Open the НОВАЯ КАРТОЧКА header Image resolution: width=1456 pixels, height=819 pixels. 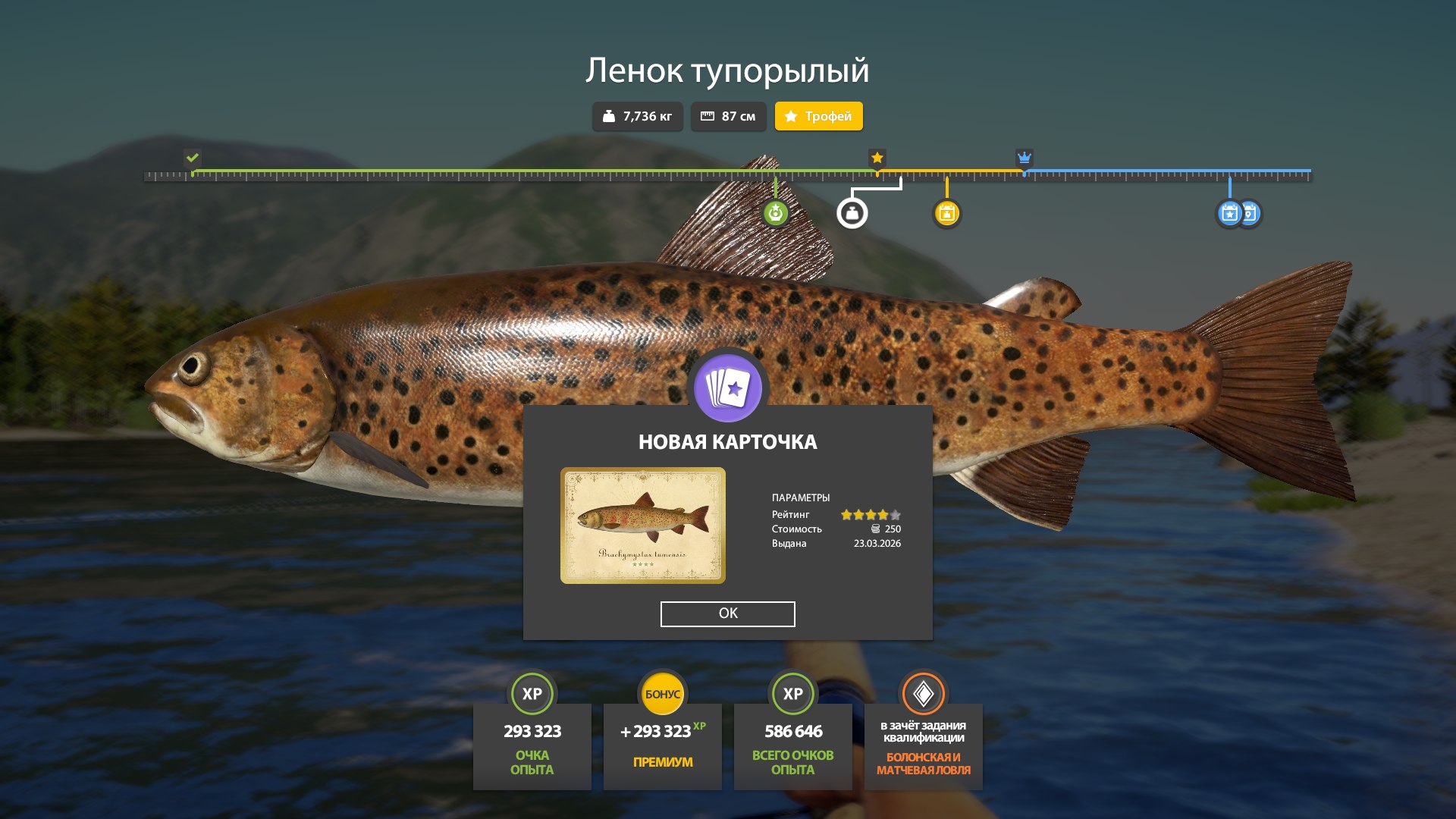(727, 441)
